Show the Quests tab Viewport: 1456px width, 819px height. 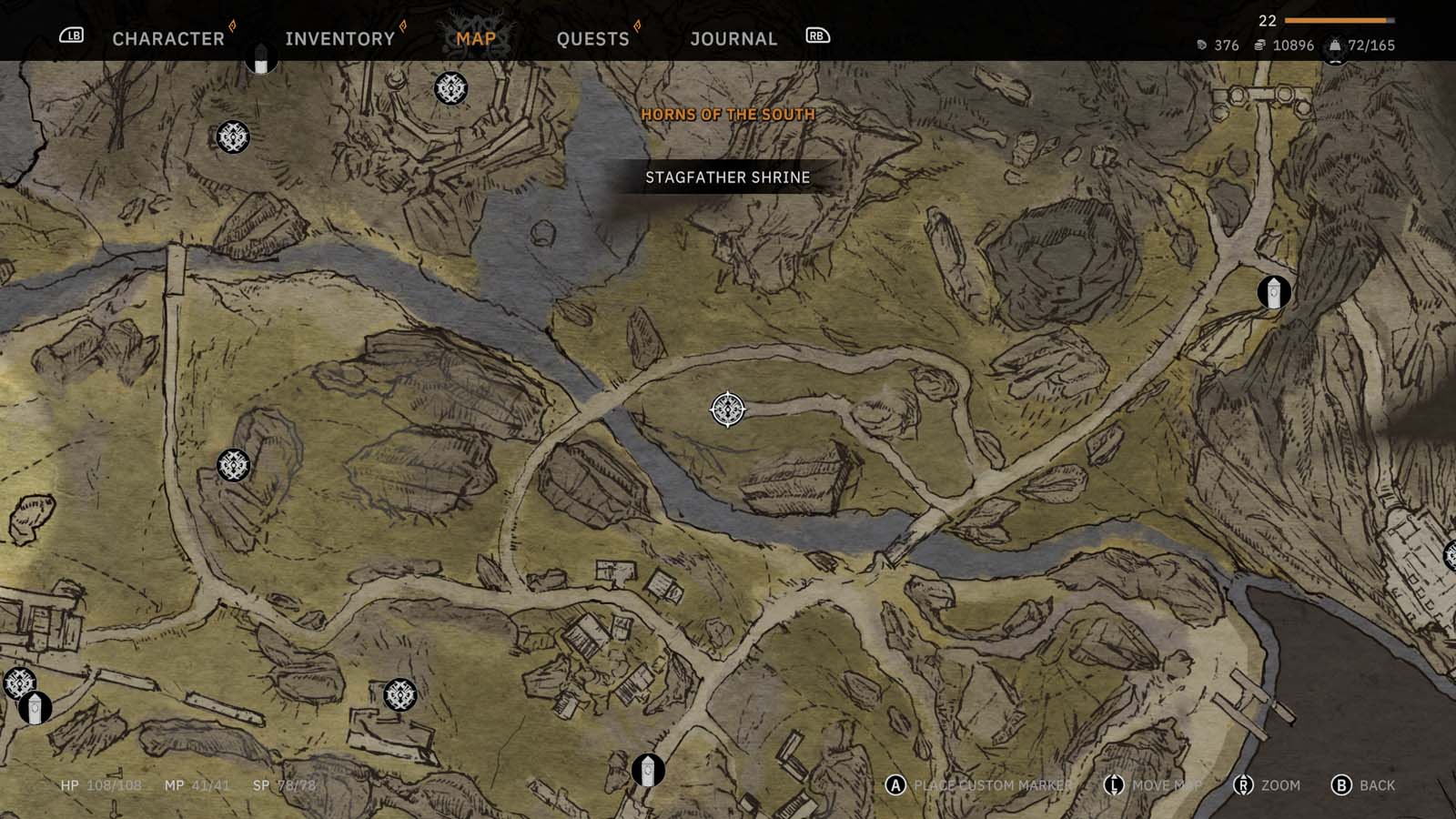coord(592,38)
